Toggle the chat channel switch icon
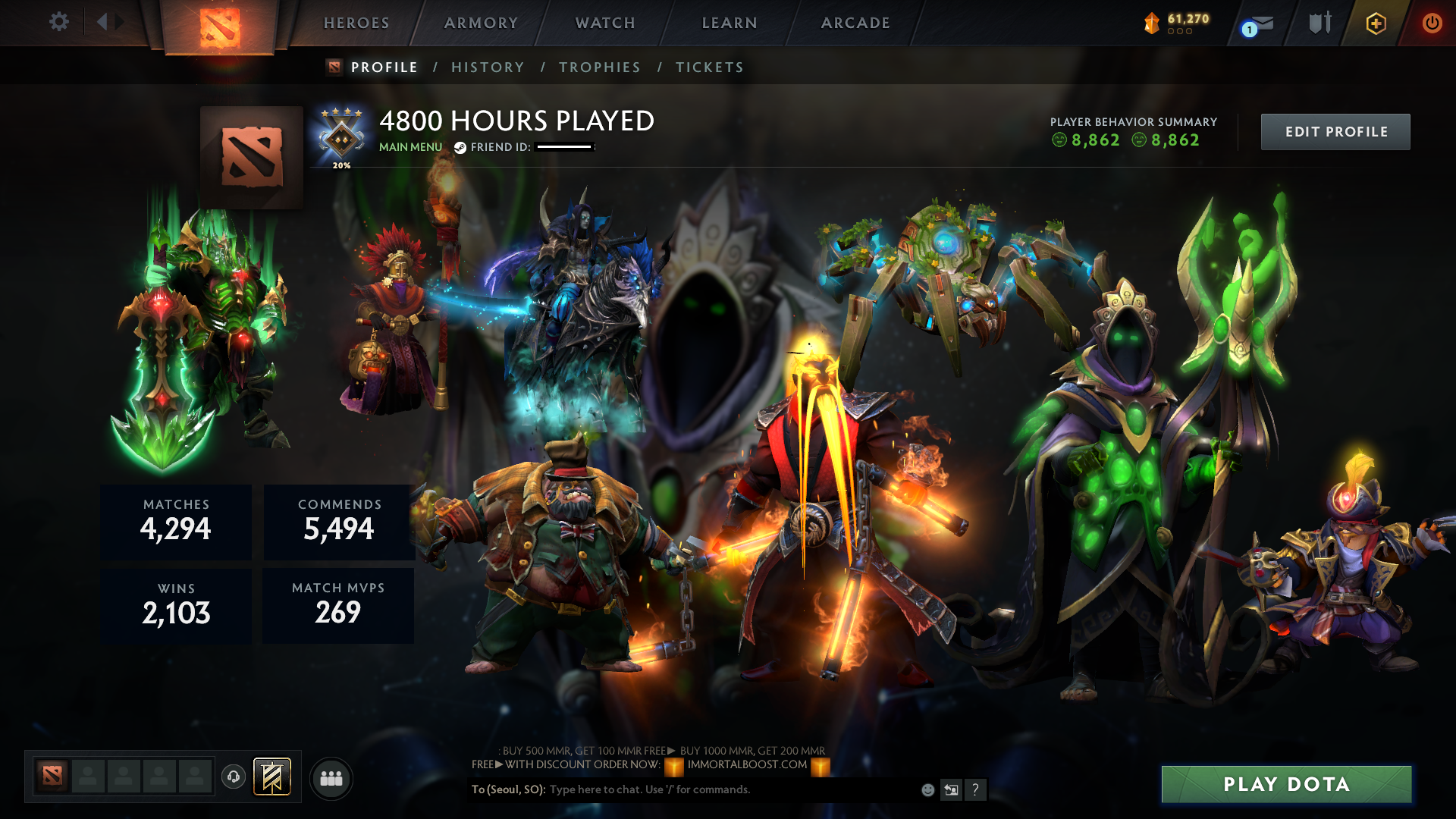 coord(951,789)
